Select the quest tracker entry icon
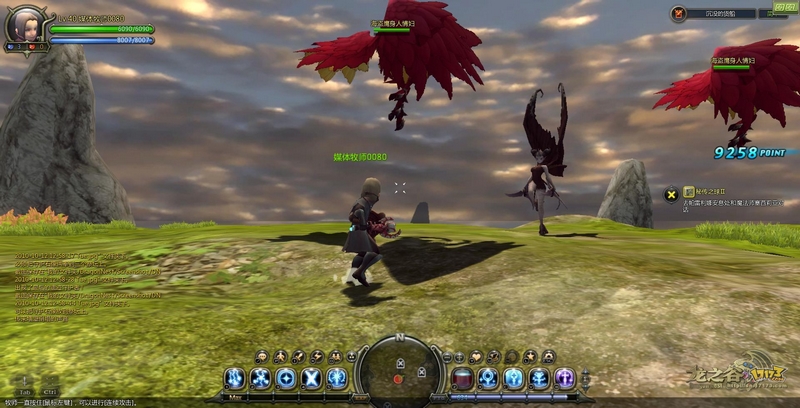 [673, 192]
